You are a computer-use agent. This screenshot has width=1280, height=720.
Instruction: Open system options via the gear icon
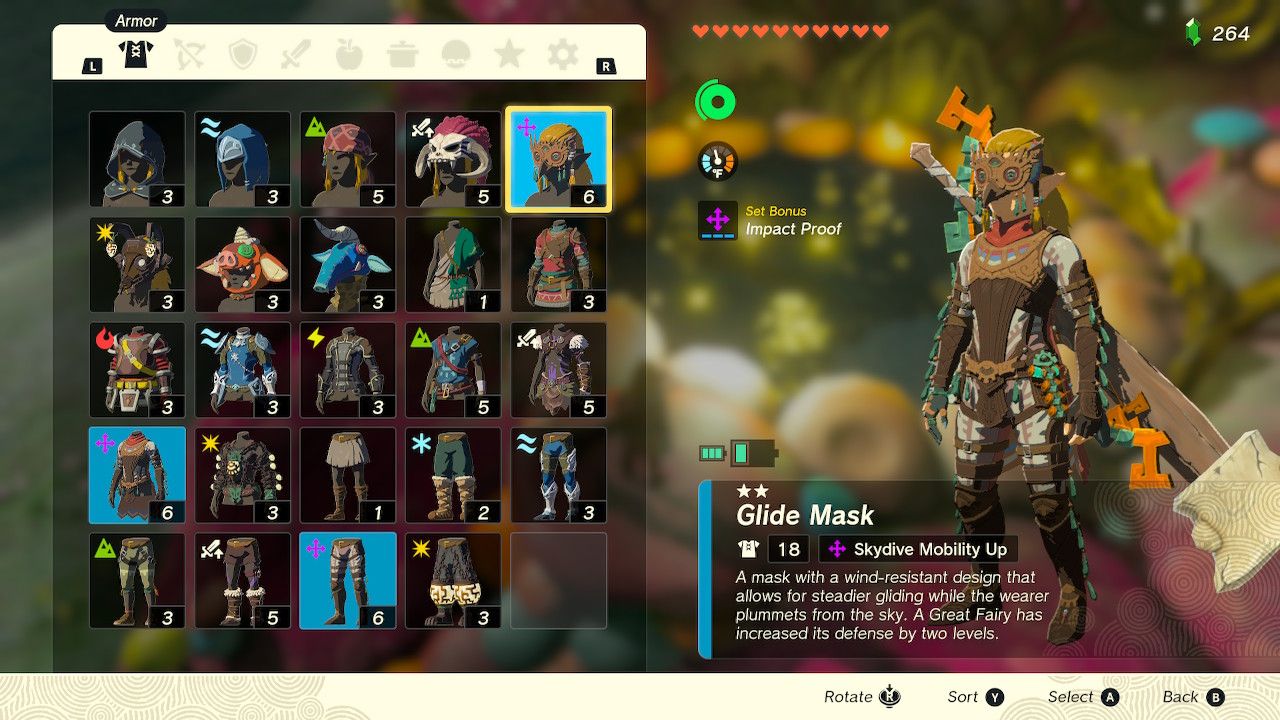pos(561,55)
